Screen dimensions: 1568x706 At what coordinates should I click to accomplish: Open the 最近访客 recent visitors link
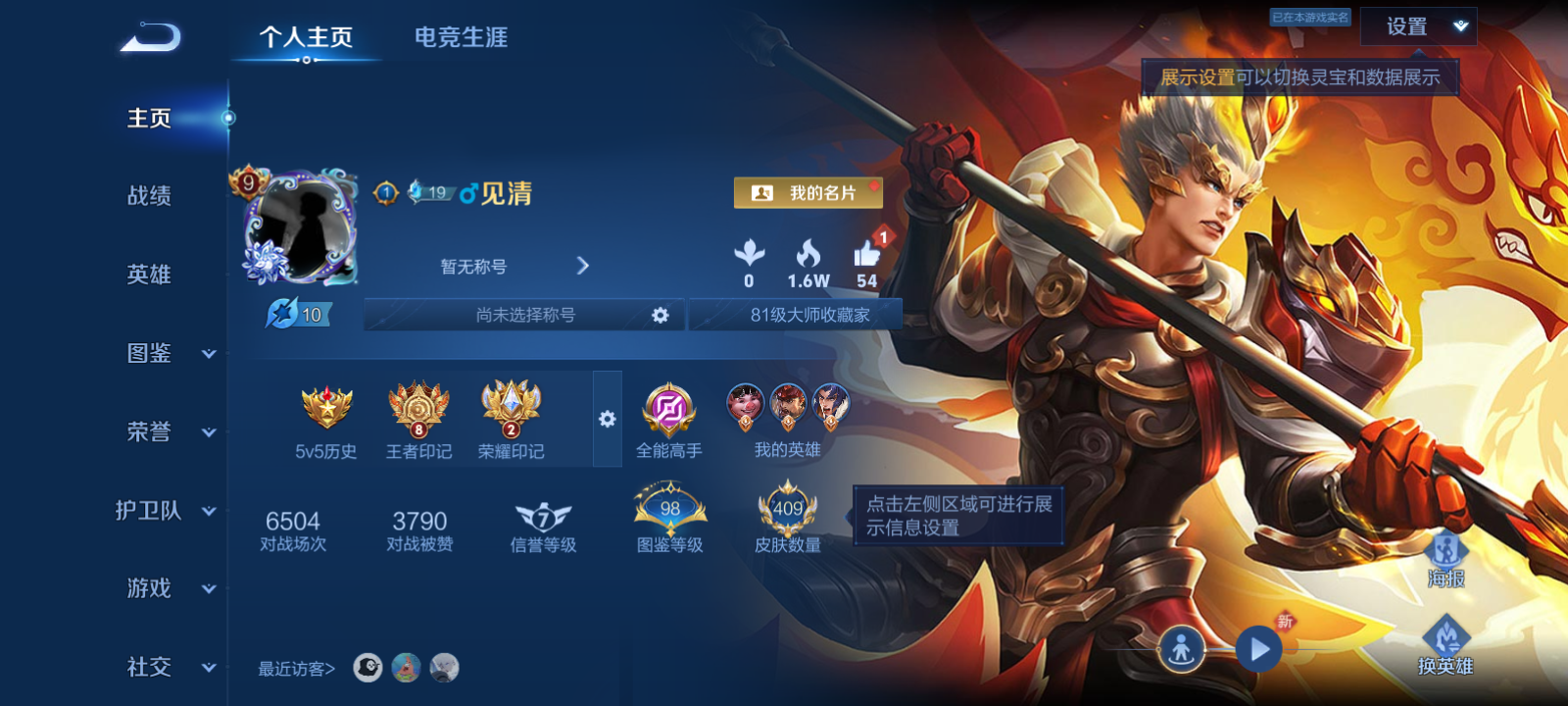(x=294, y=669)
